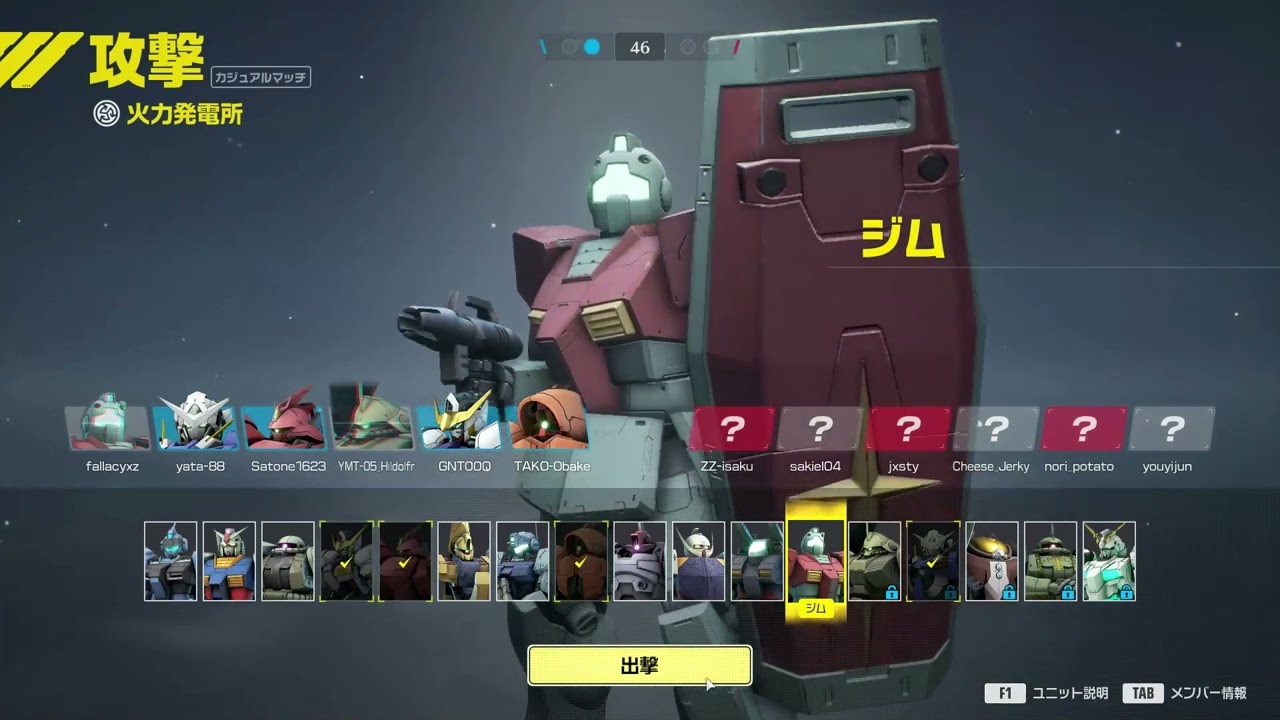Select teammate yata-88's Exia tile
Screen dimensions: 1280x720
196,428
